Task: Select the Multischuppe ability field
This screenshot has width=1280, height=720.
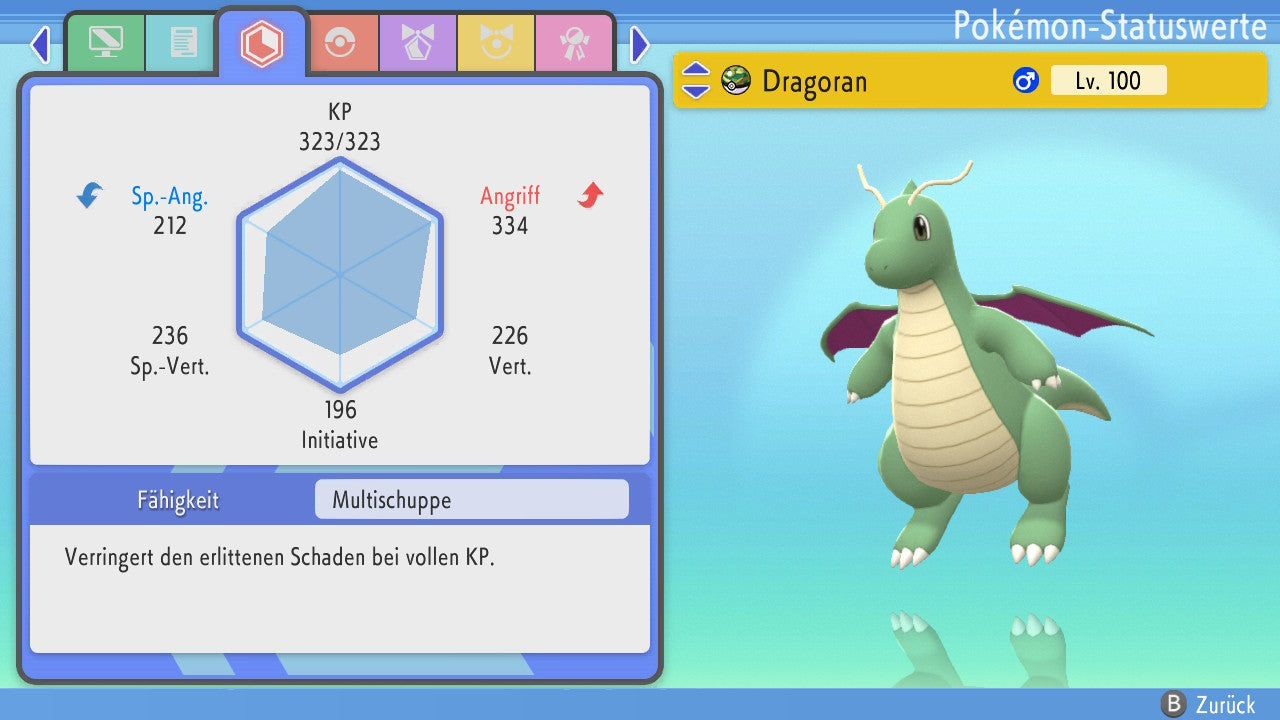Action: 471,500
